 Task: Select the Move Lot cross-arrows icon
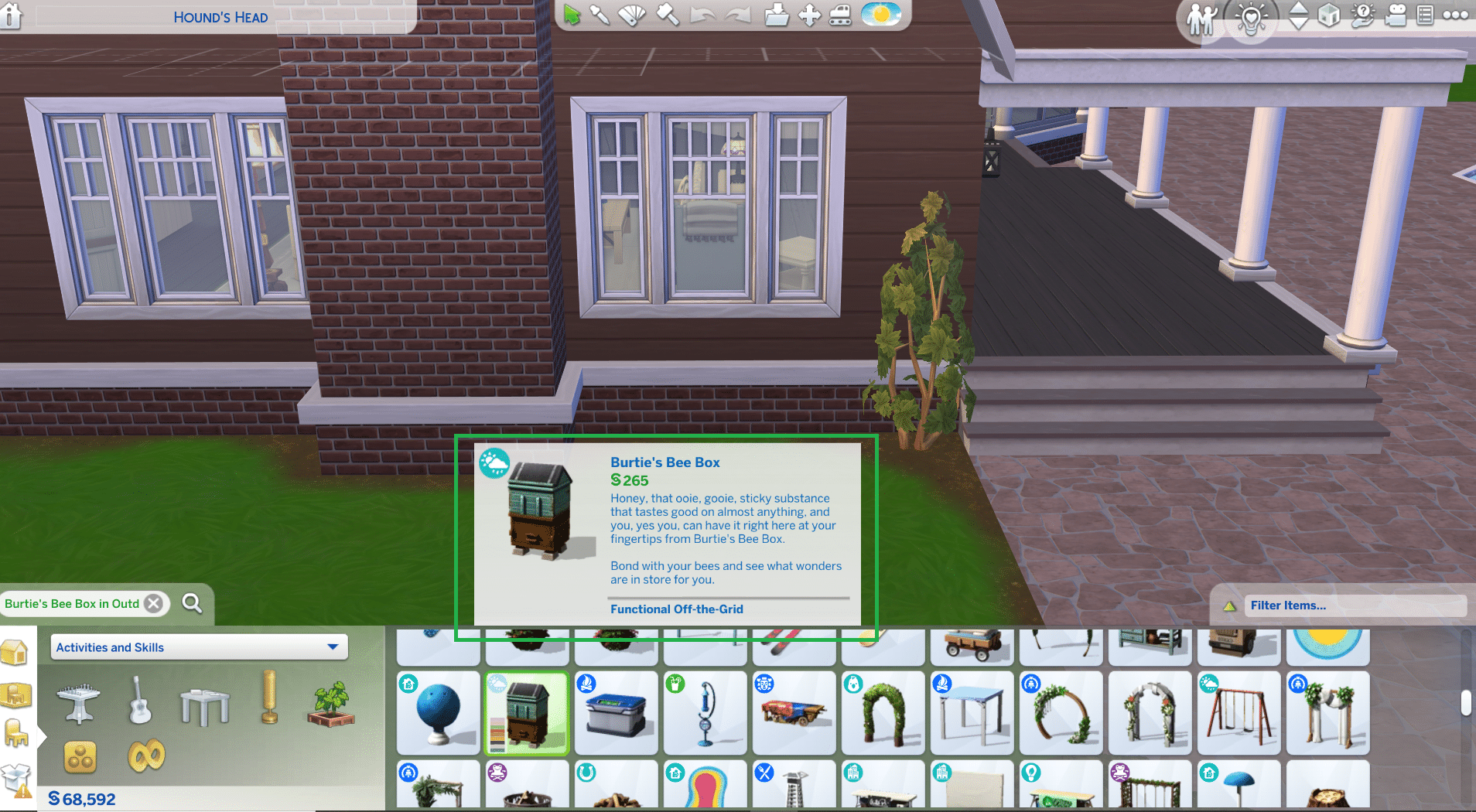point(809,15)
